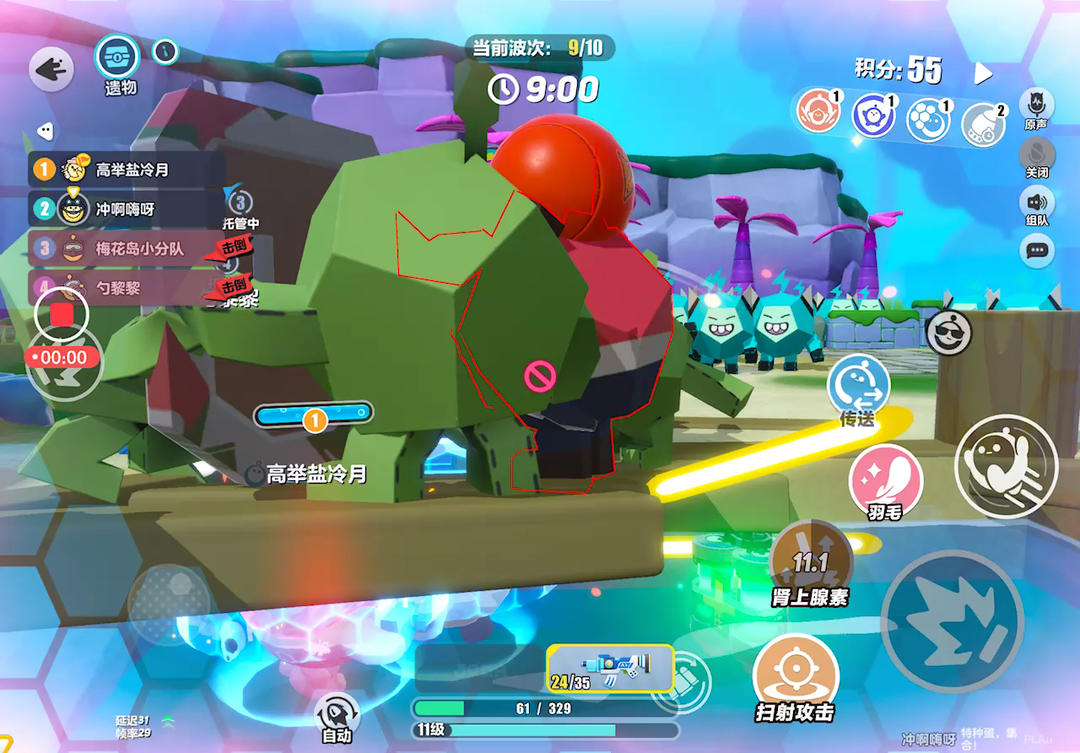The height and width of the screenshot is (753, 1080).
Task: Select player 冲啊嗨呀 in team list
Action: [126, 209]
